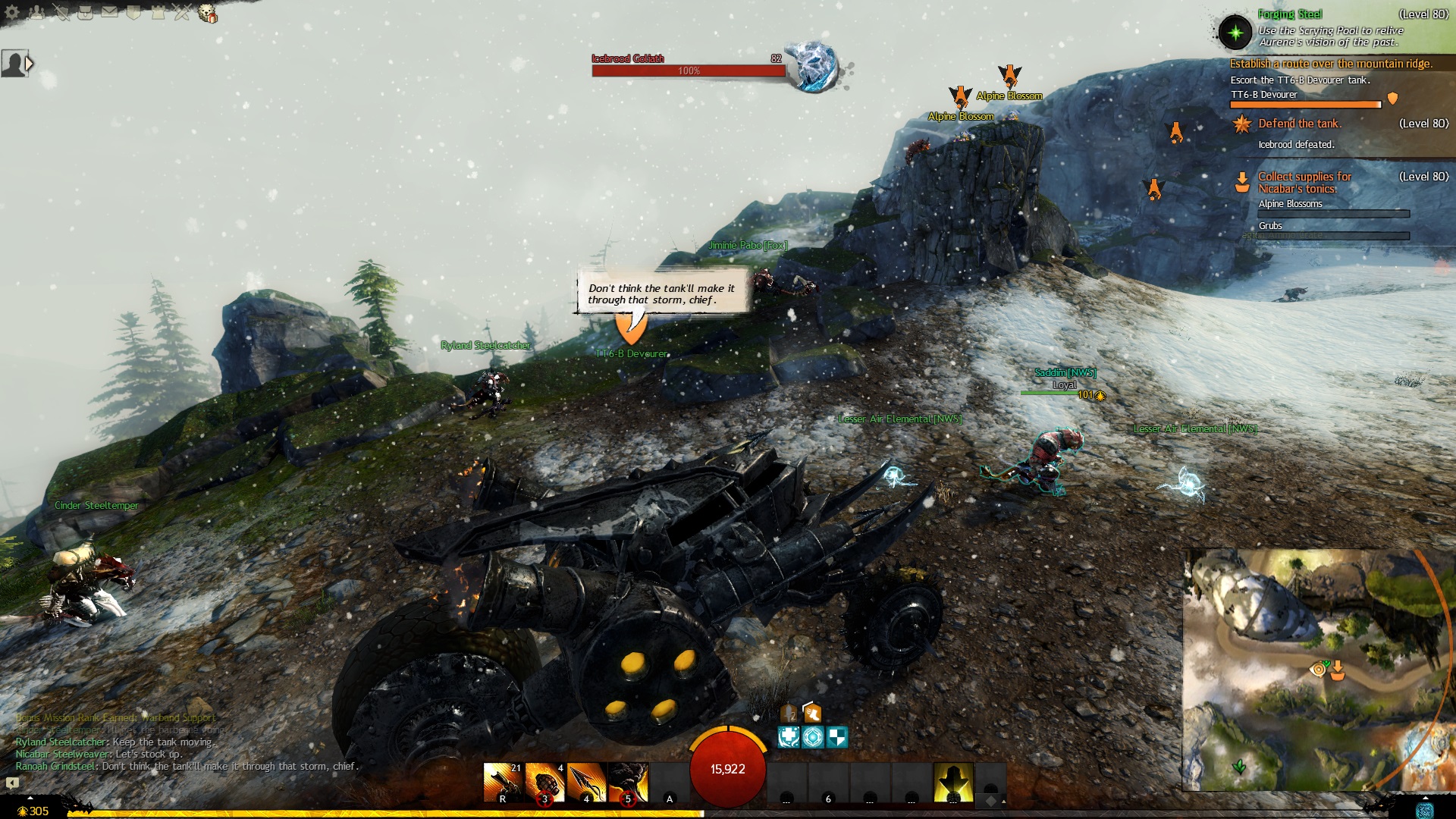
Task: Trigger the smoke explosion skill
Action: tap(628, 783)
